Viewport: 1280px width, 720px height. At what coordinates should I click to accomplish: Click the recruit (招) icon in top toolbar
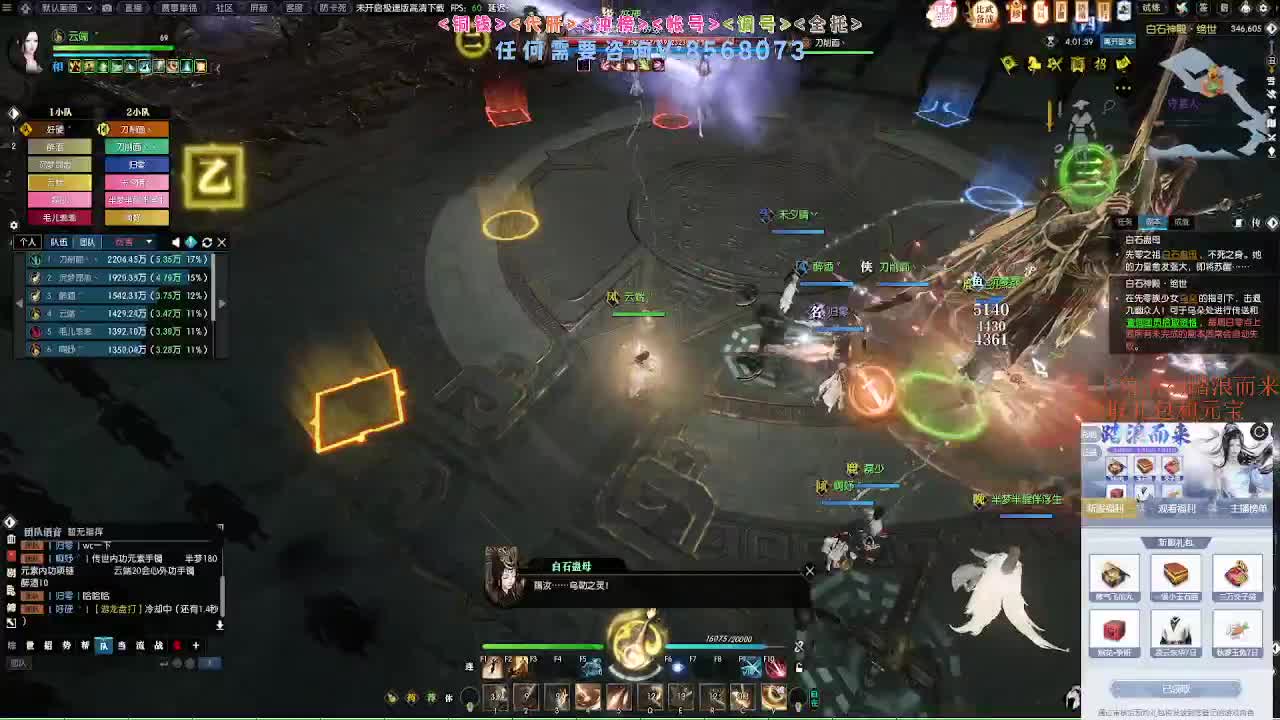pyautogui.click(x=1099, y=64)
